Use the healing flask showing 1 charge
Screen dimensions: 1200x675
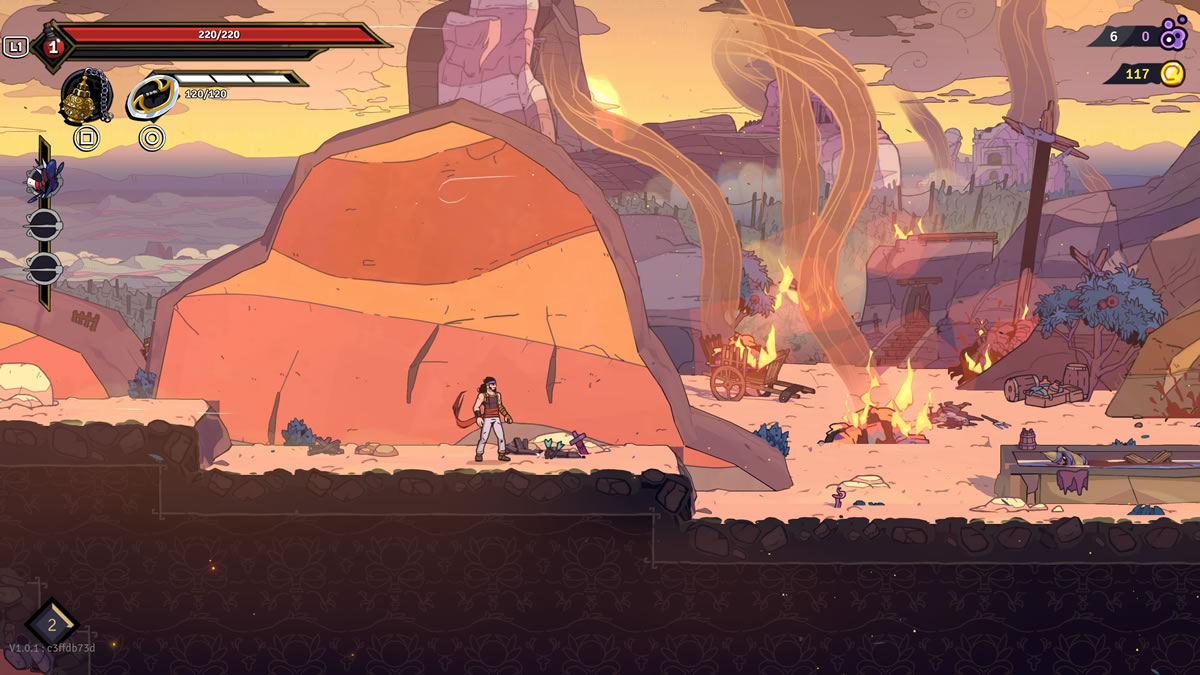(52, 46)
